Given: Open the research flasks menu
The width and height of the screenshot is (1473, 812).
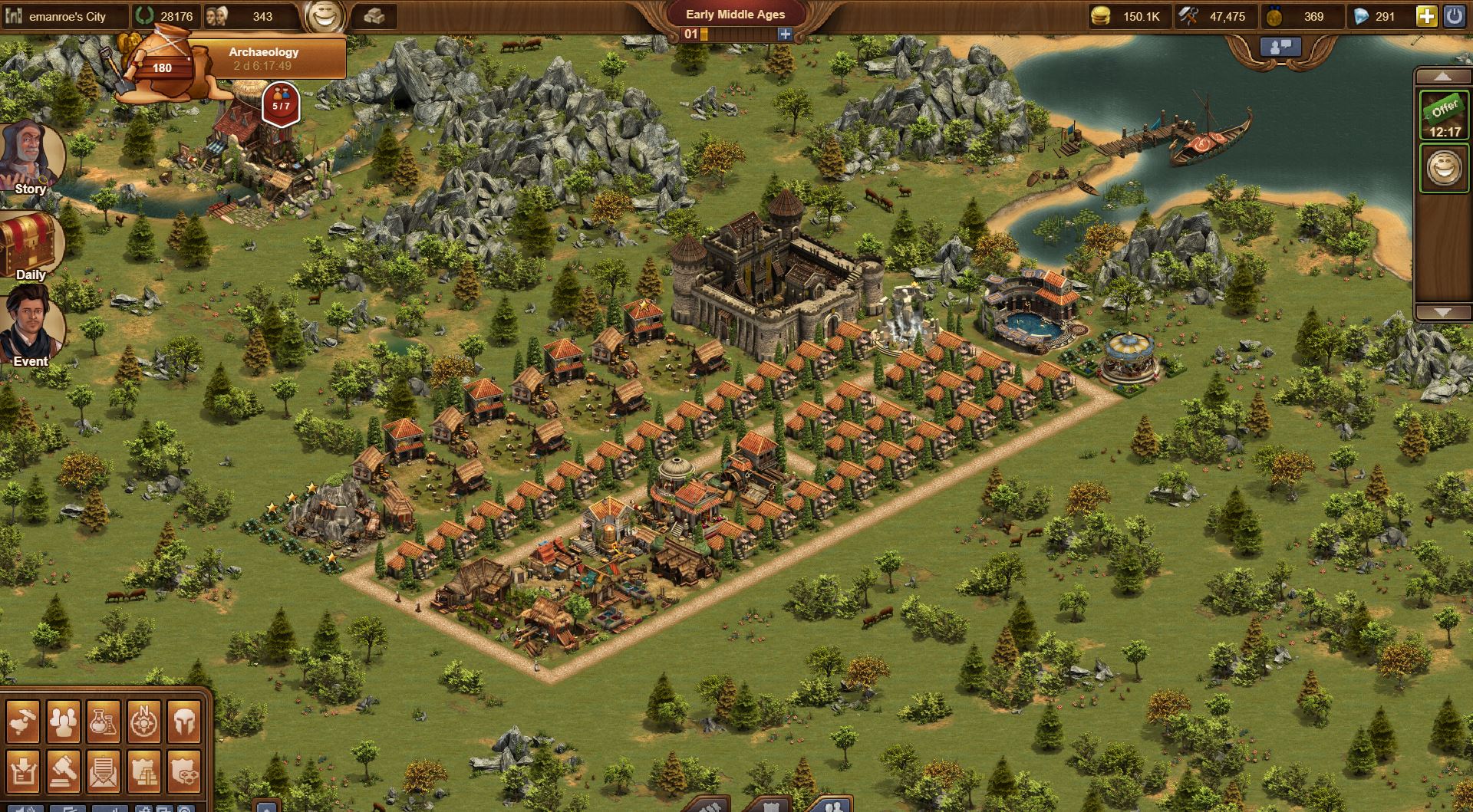Looking at the screenshot, I should click(x=103, y=722).
